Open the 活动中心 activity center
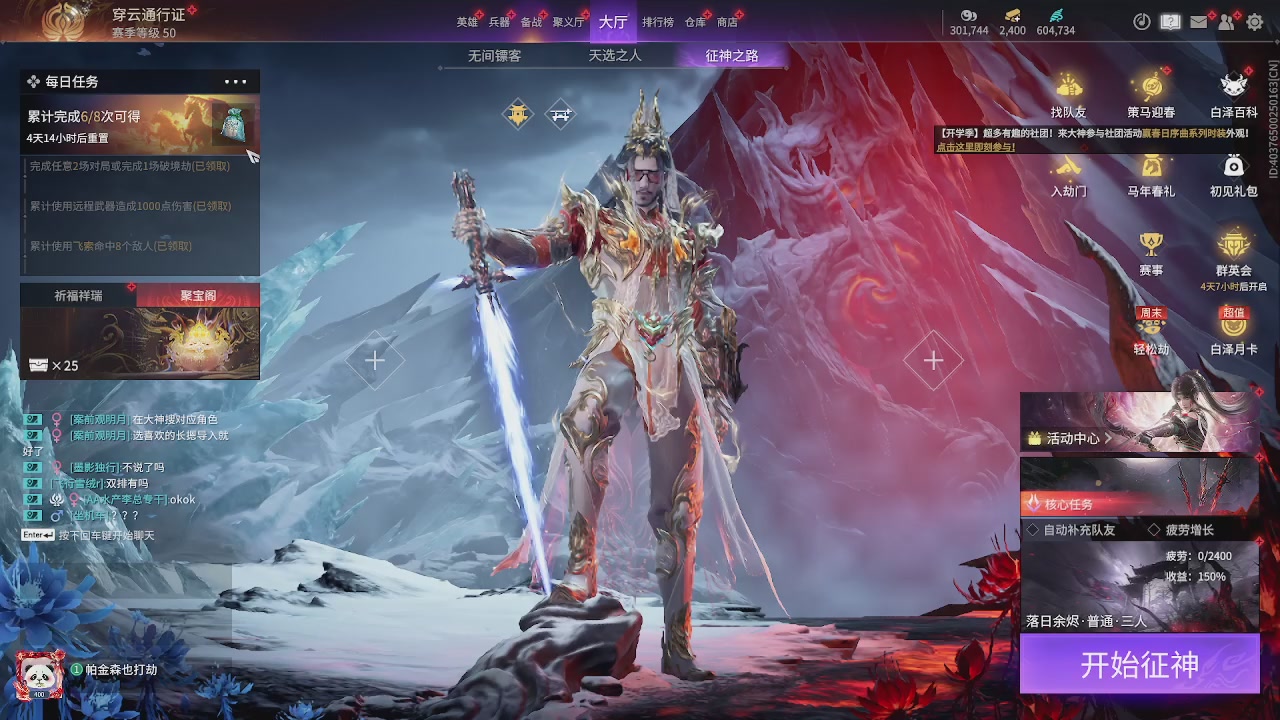 click(1072, 438)
